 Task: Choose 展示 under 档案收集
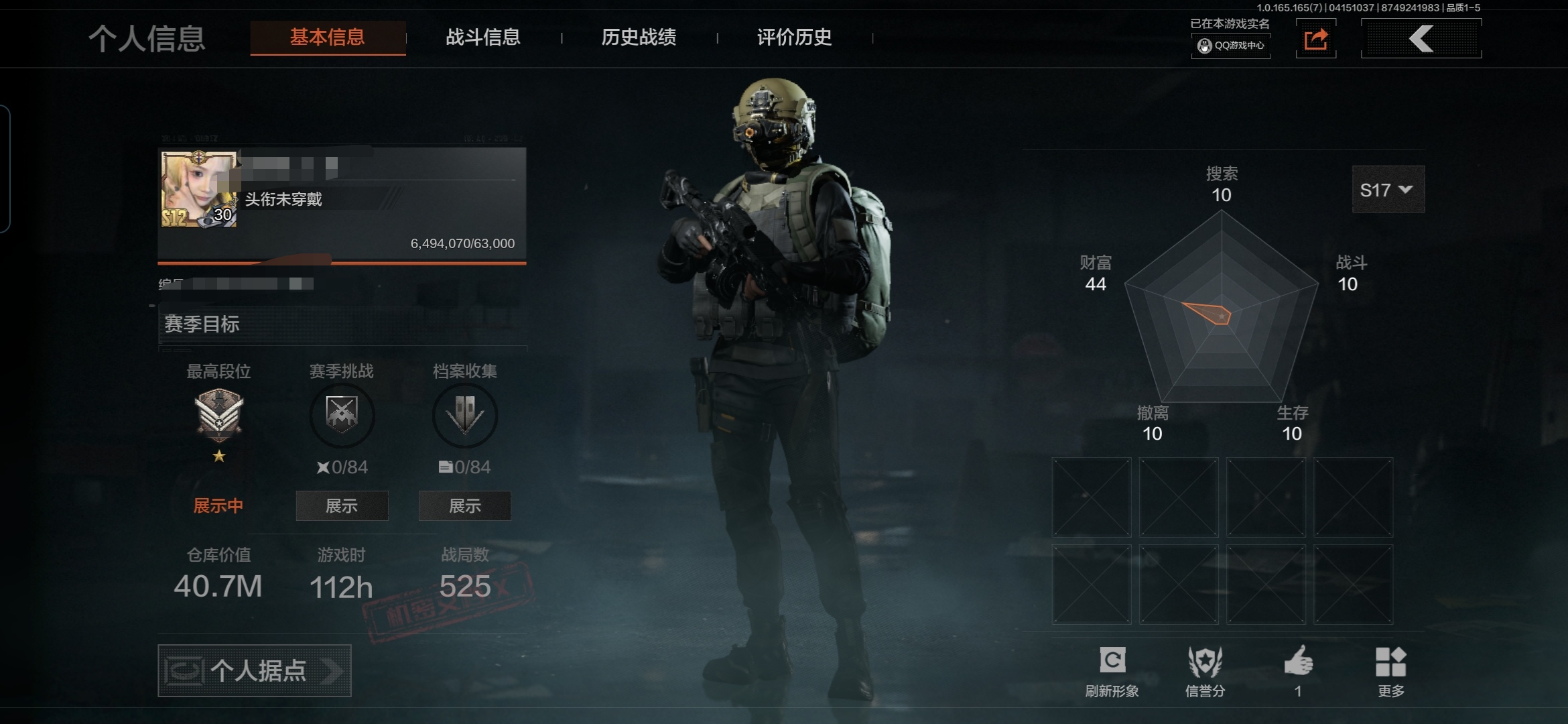465,505
